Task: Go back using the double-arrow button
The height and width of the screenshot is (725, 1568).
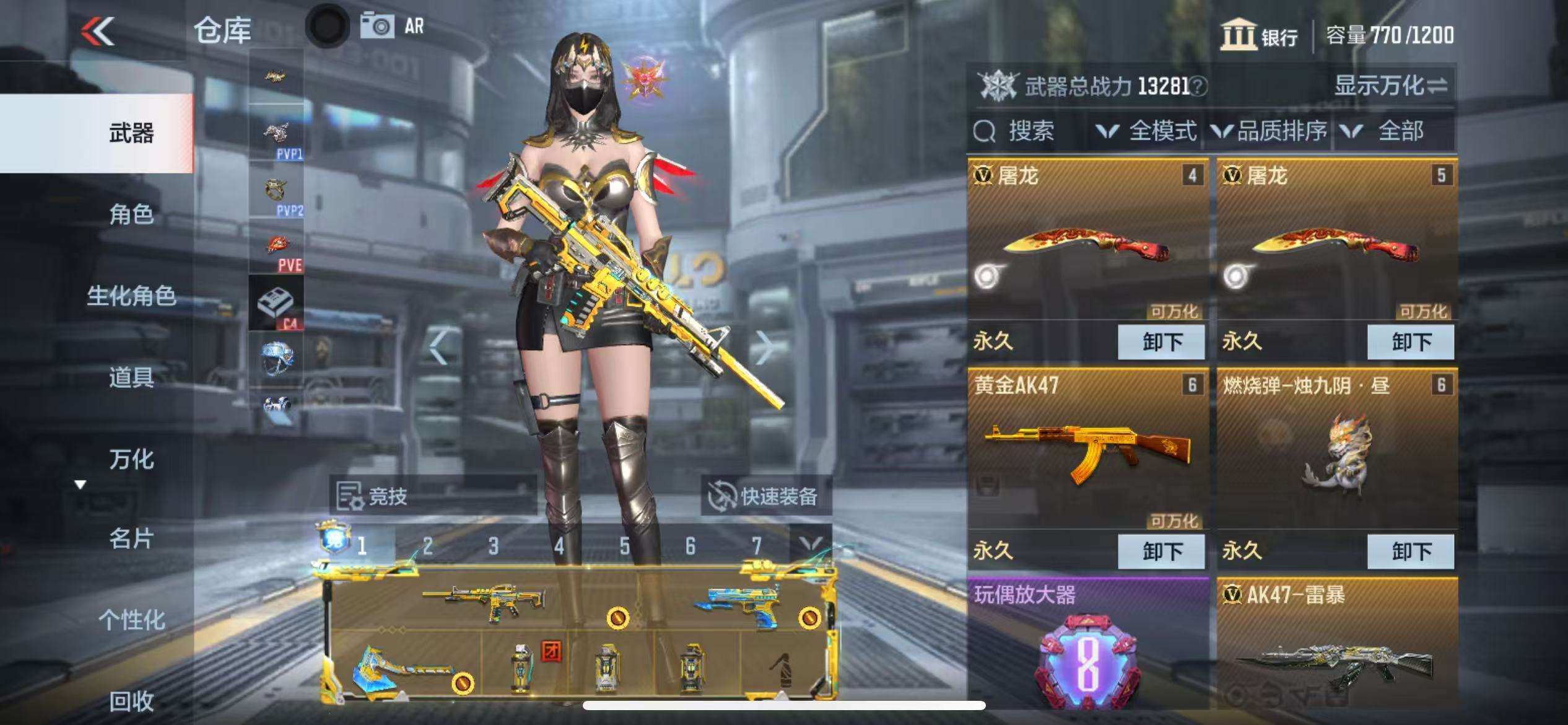Action: 98,31
